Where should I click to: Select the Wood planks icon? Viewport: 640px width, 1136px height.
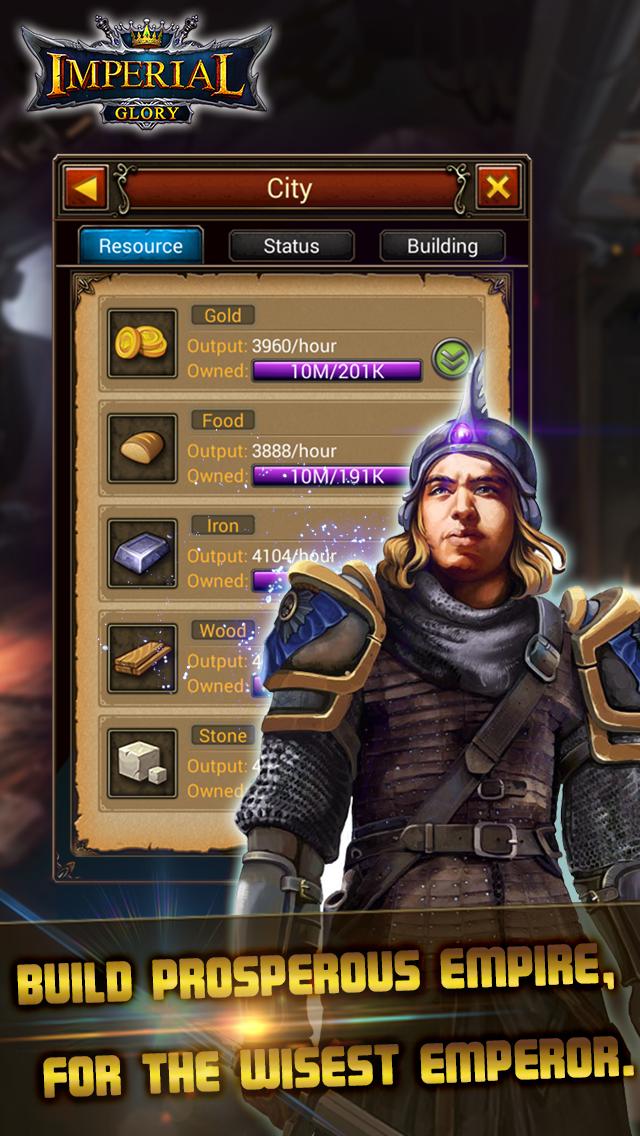coord(142,658)
